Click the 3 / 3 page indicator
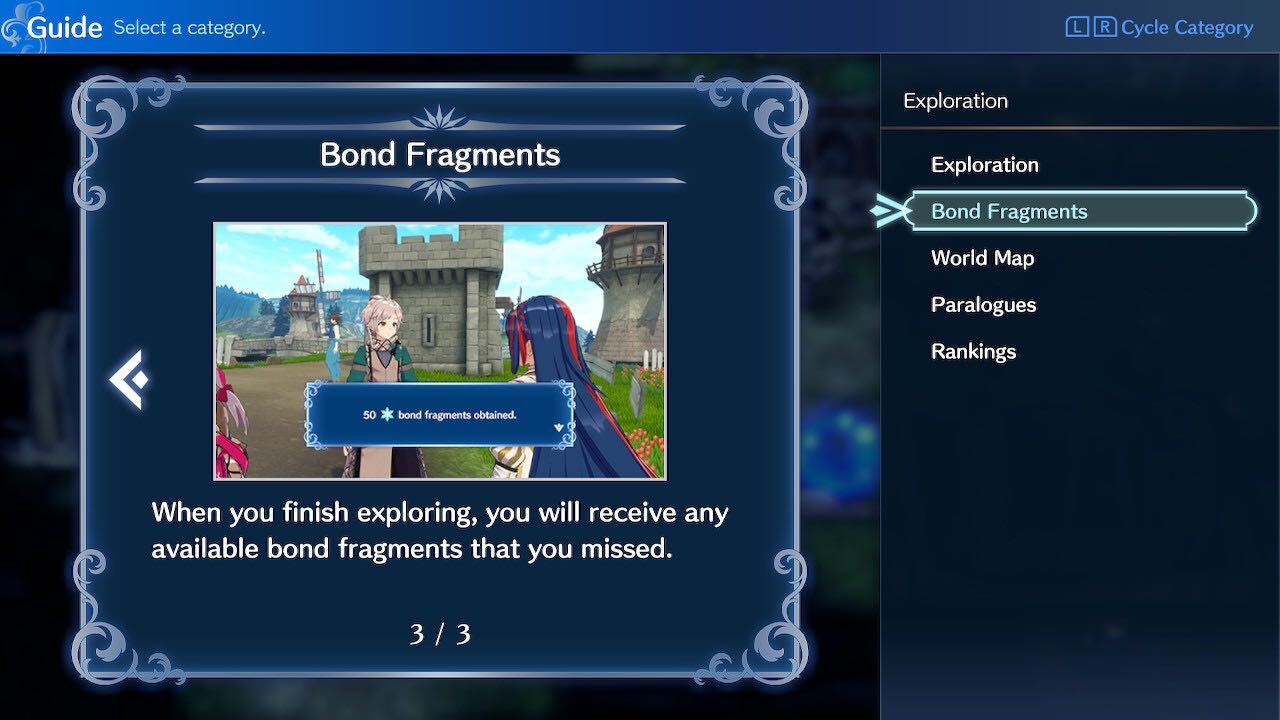Image resolution: width=1280 pixels, height=720 pixels. coord(440,633)
